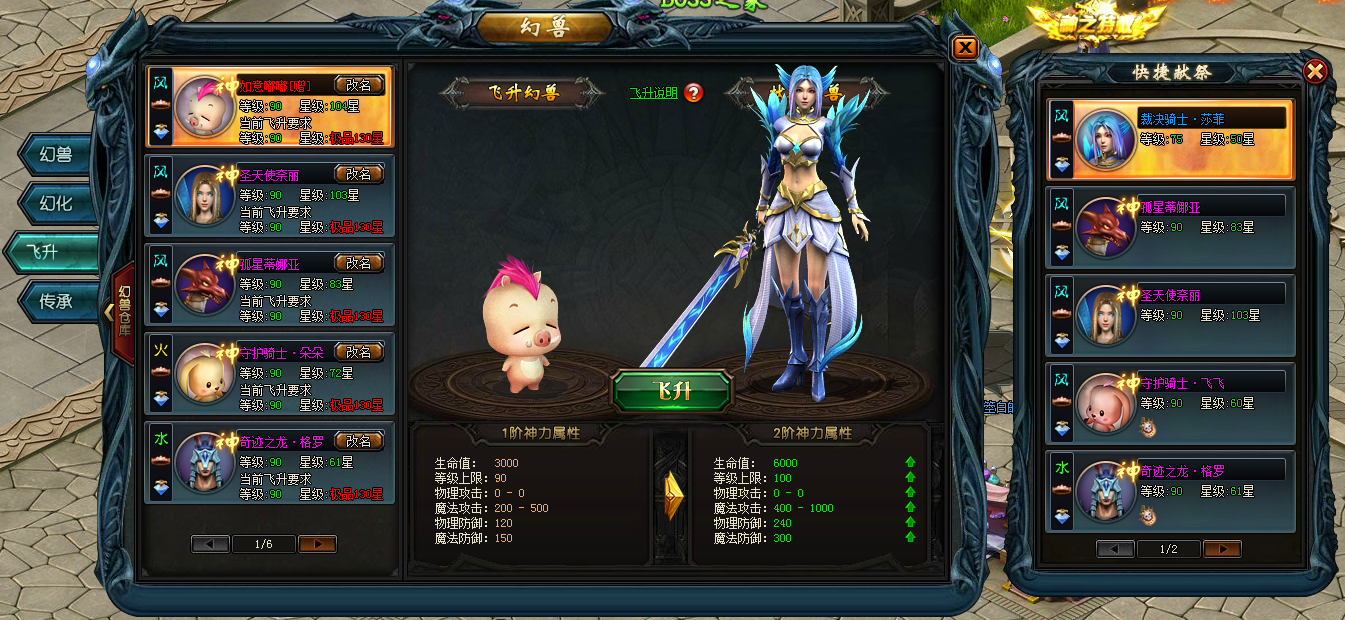Close the 幻兽 main window
1345x620 pixels.
pos(964,48)
